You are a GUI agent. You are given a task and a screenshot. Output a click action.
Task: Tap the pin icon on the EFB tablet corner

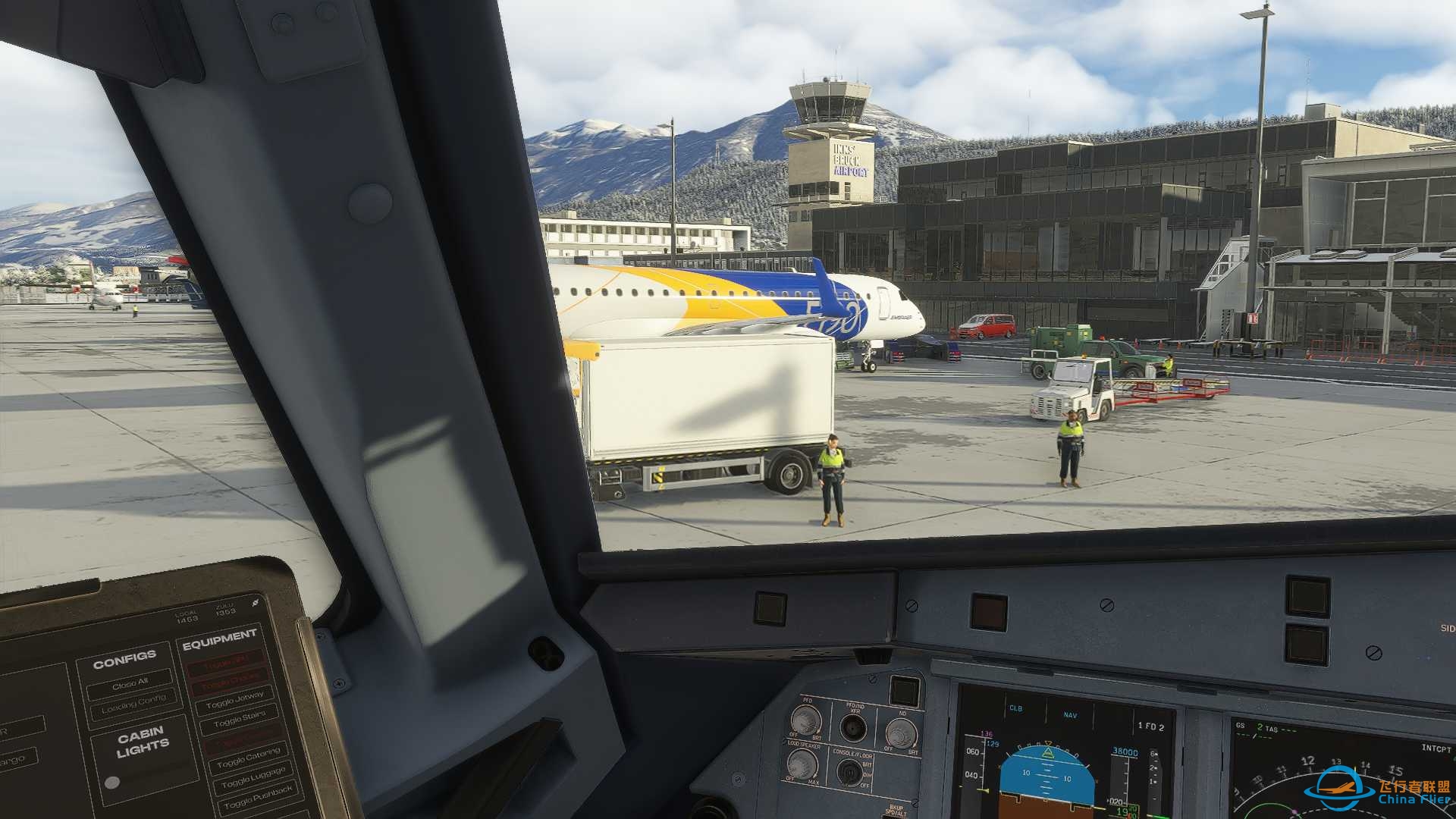(255, 603)
